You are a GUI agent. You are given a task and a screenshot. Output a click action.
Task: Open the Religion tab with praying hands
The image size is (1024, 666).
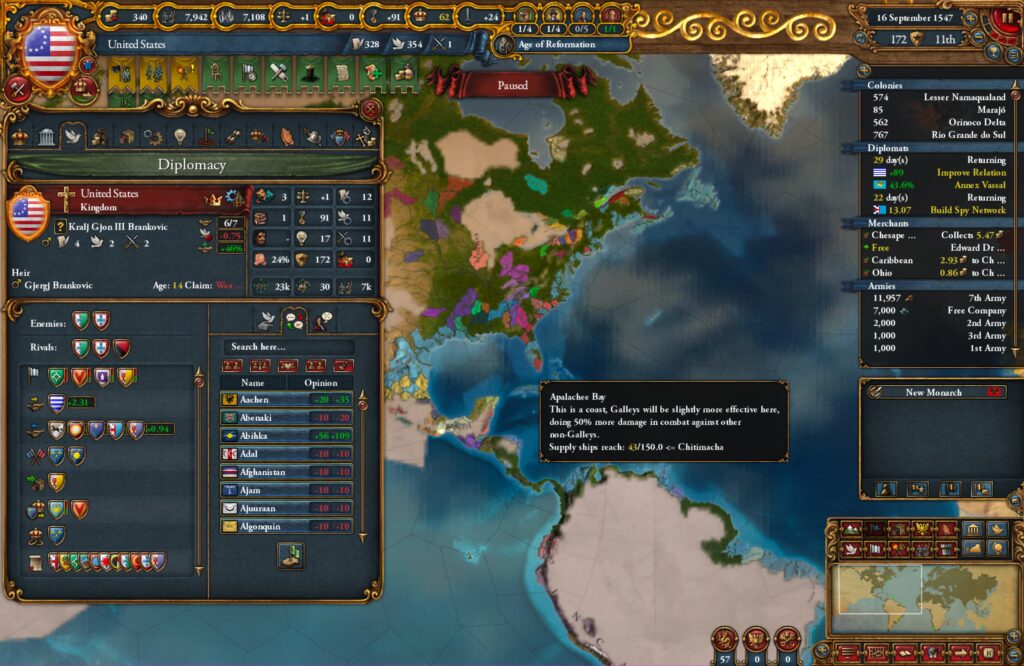pos(287,137)
